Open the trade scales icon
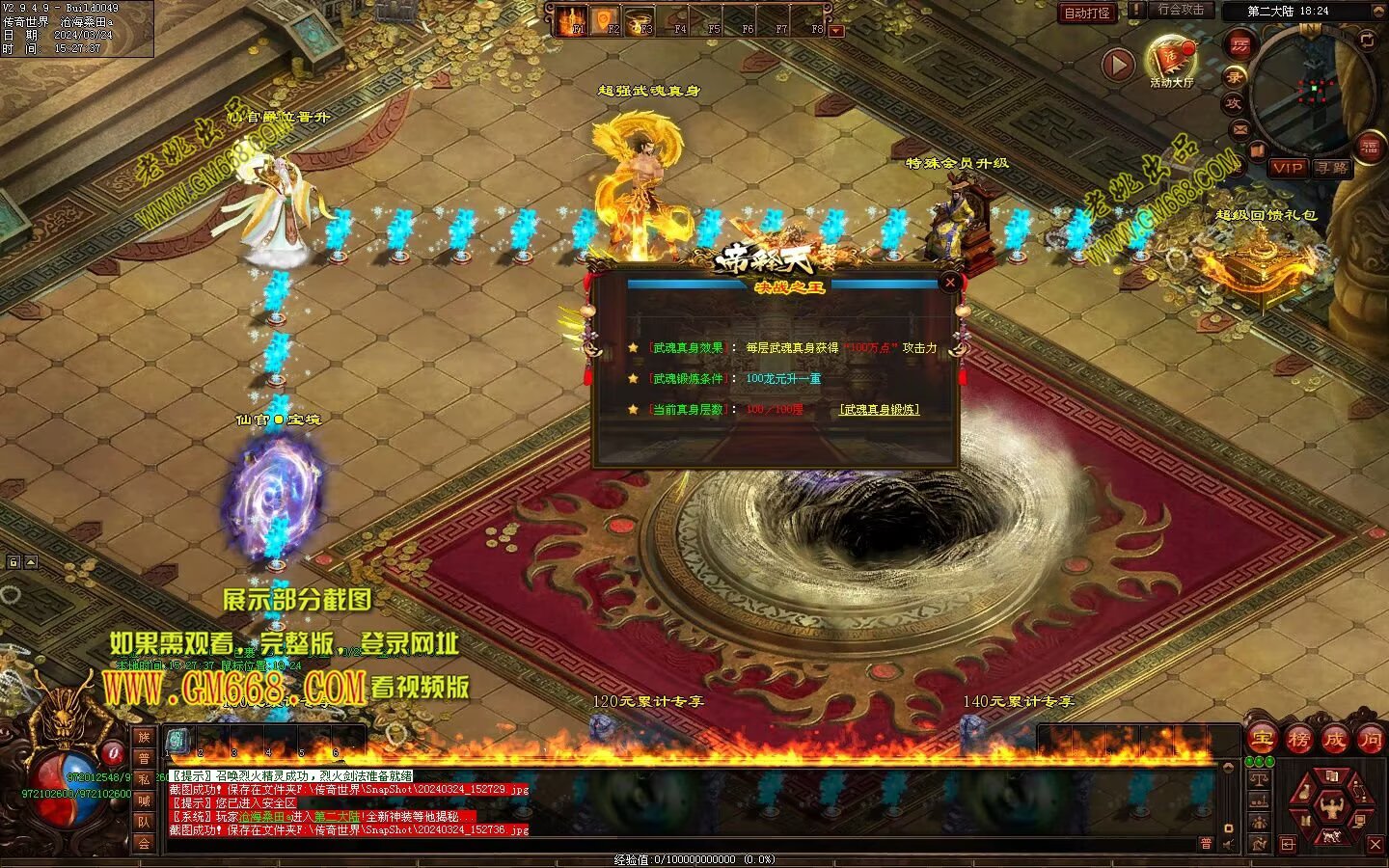1389x868 pixels. [x=1259, y=777]
